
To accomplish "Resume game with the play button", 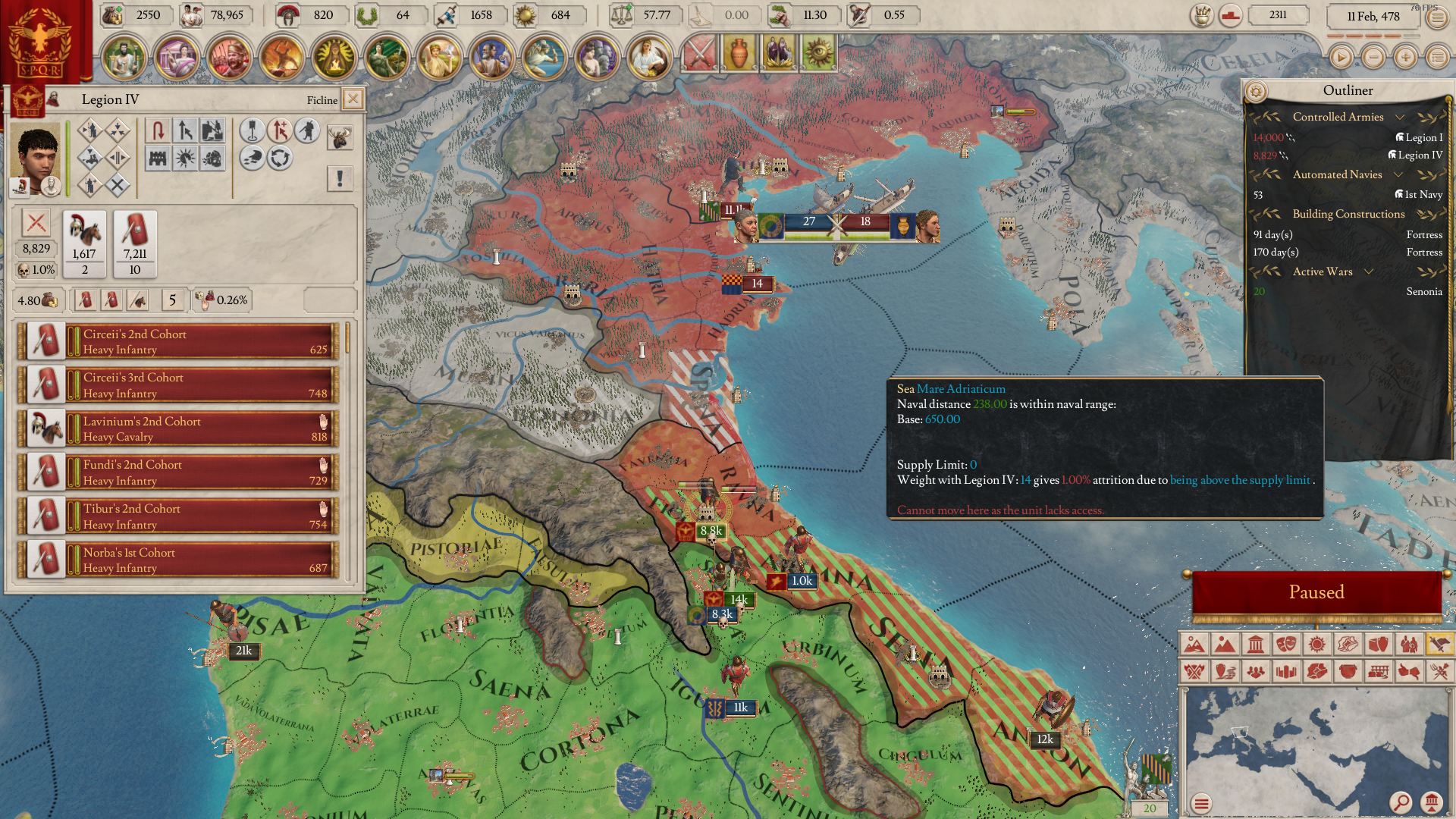I will 1341,57.
